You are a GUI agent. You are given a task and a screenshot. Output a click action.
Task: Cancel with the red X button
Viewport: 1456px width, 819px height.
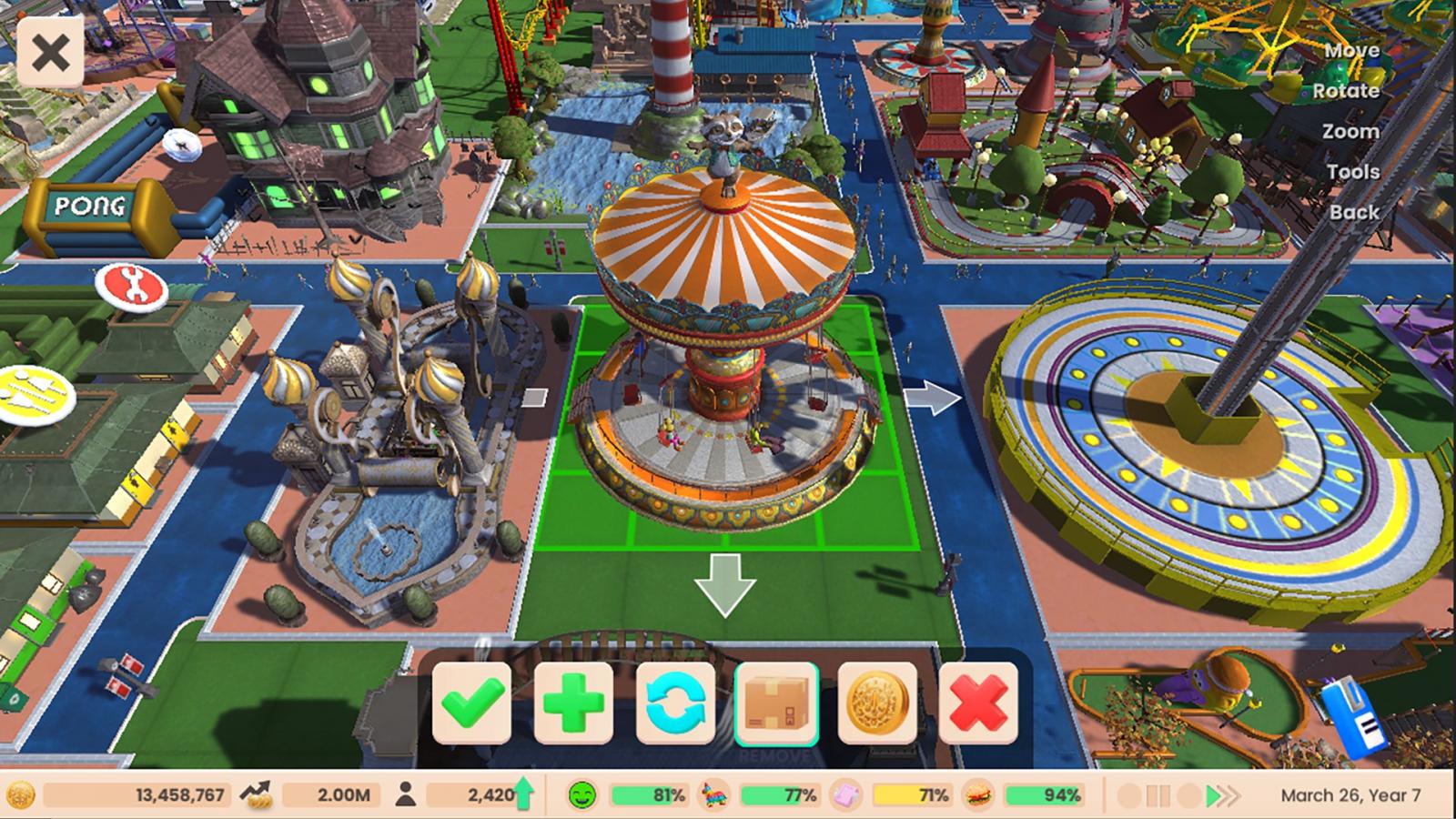(x=978, y=703)
